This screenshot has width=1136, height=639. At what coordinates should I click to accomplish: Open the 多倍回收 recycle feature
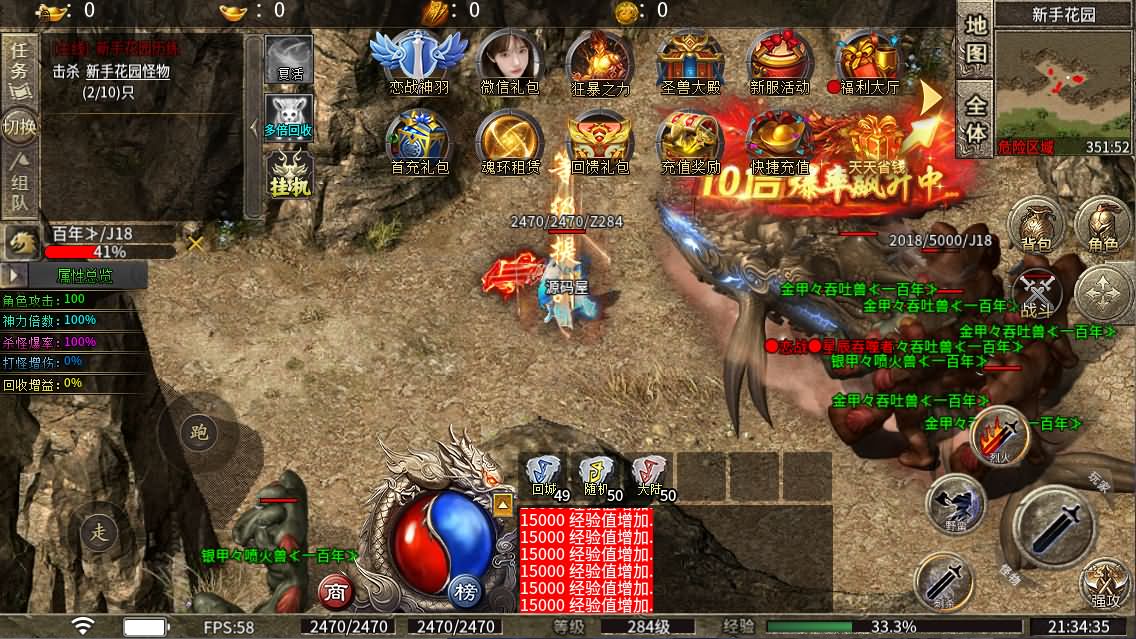pyautogui.click(x=288, y=118)
